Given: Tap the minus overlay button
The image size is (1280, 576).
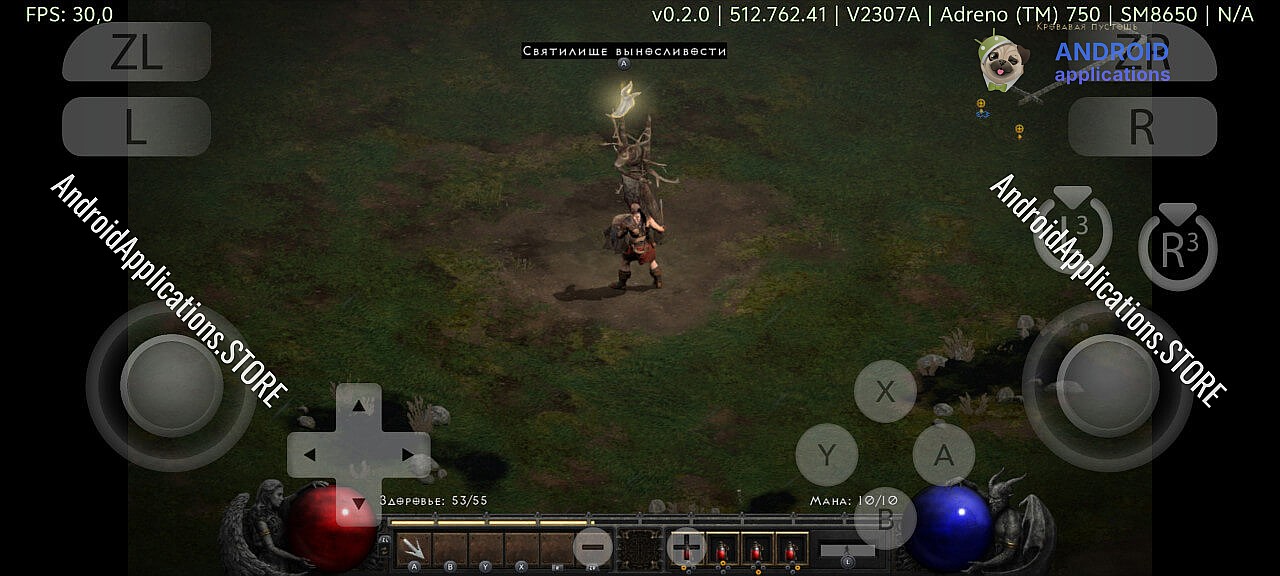Looking at the screenshot, I should pos(592,548).
